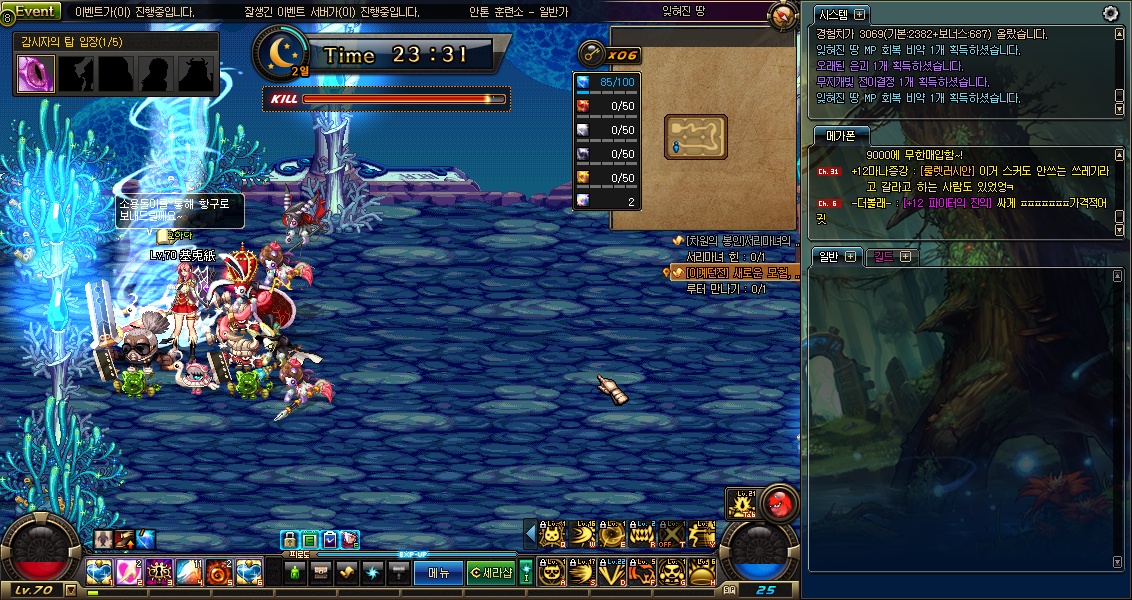Select the 일반 chat tab

tap(828, 256)
